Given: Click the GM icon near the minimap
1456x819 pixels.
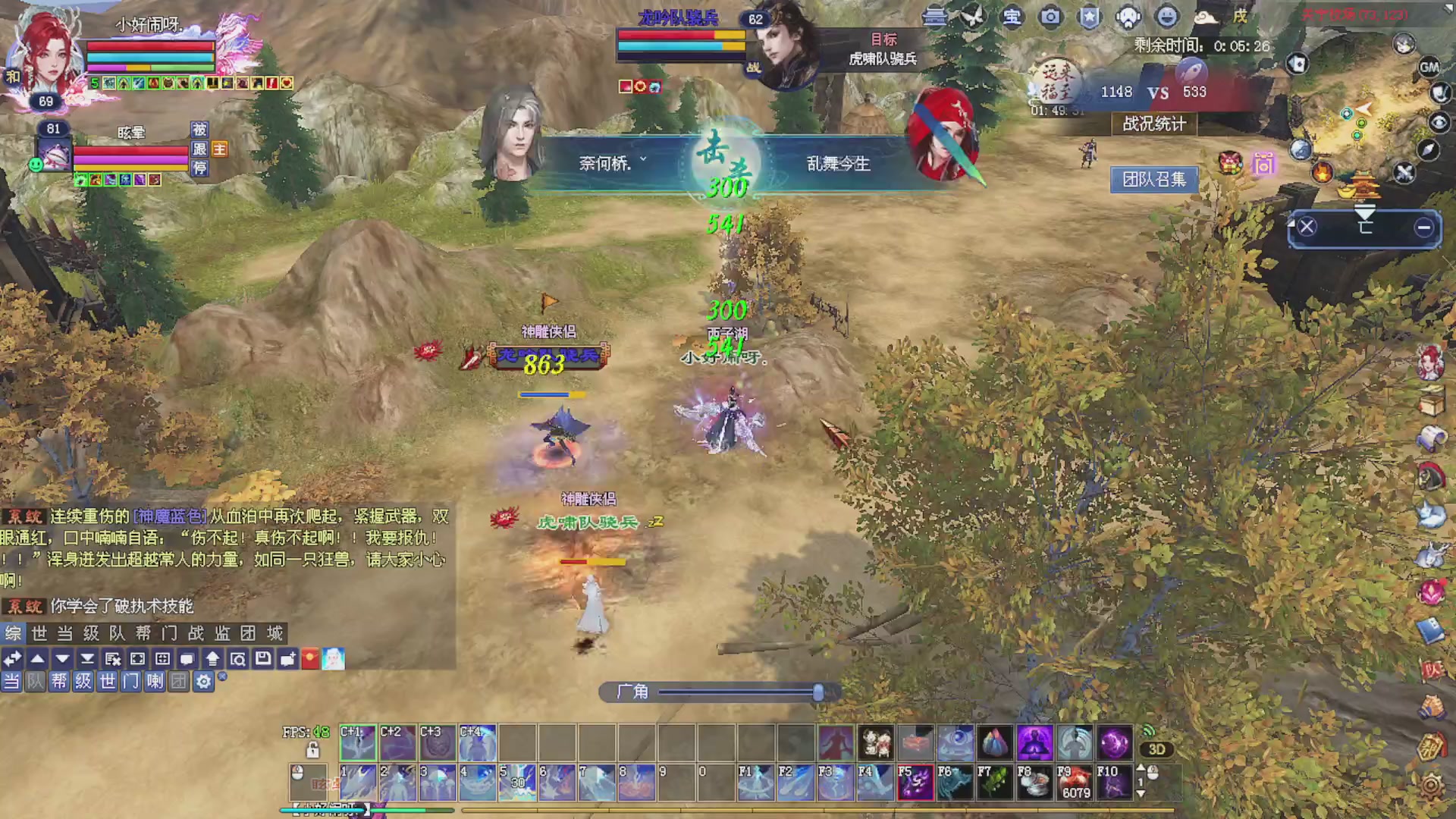Looking at the screenshot, I should pos(1429,67).
